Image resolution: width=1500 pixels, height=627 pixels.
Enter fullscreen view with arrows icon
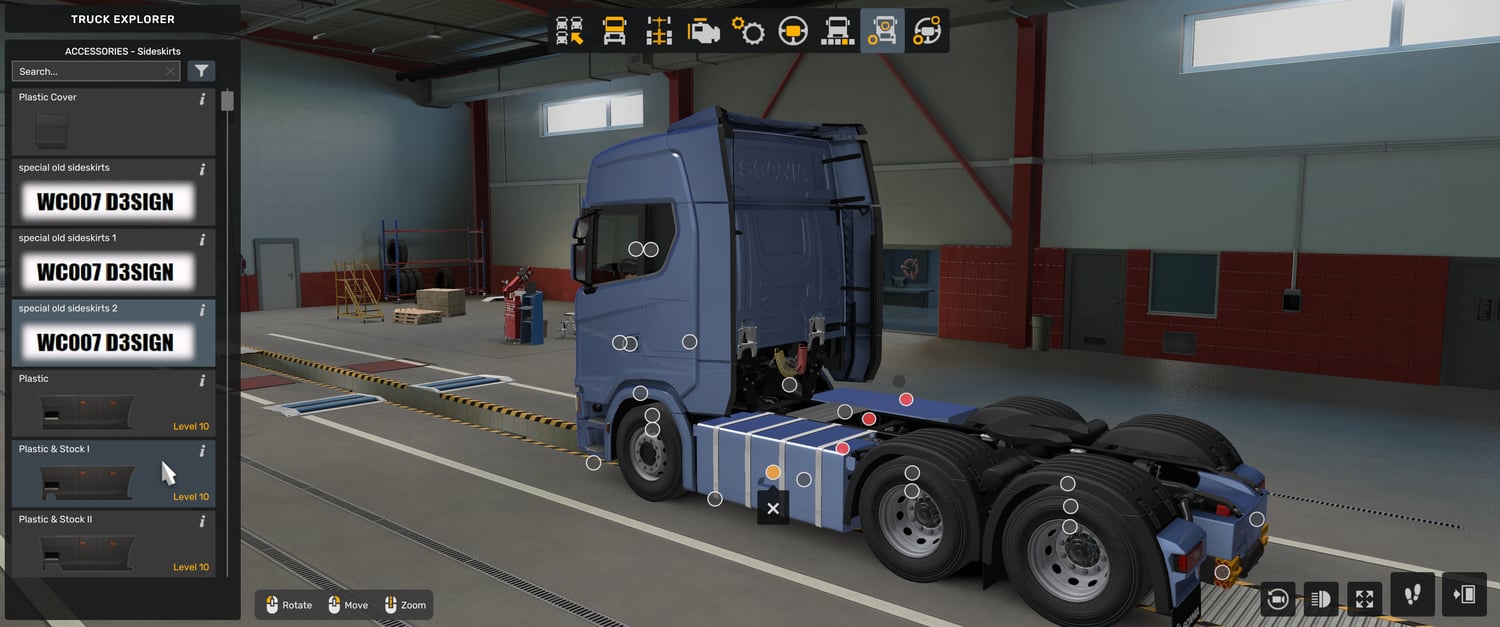(x=1365, y=599)
